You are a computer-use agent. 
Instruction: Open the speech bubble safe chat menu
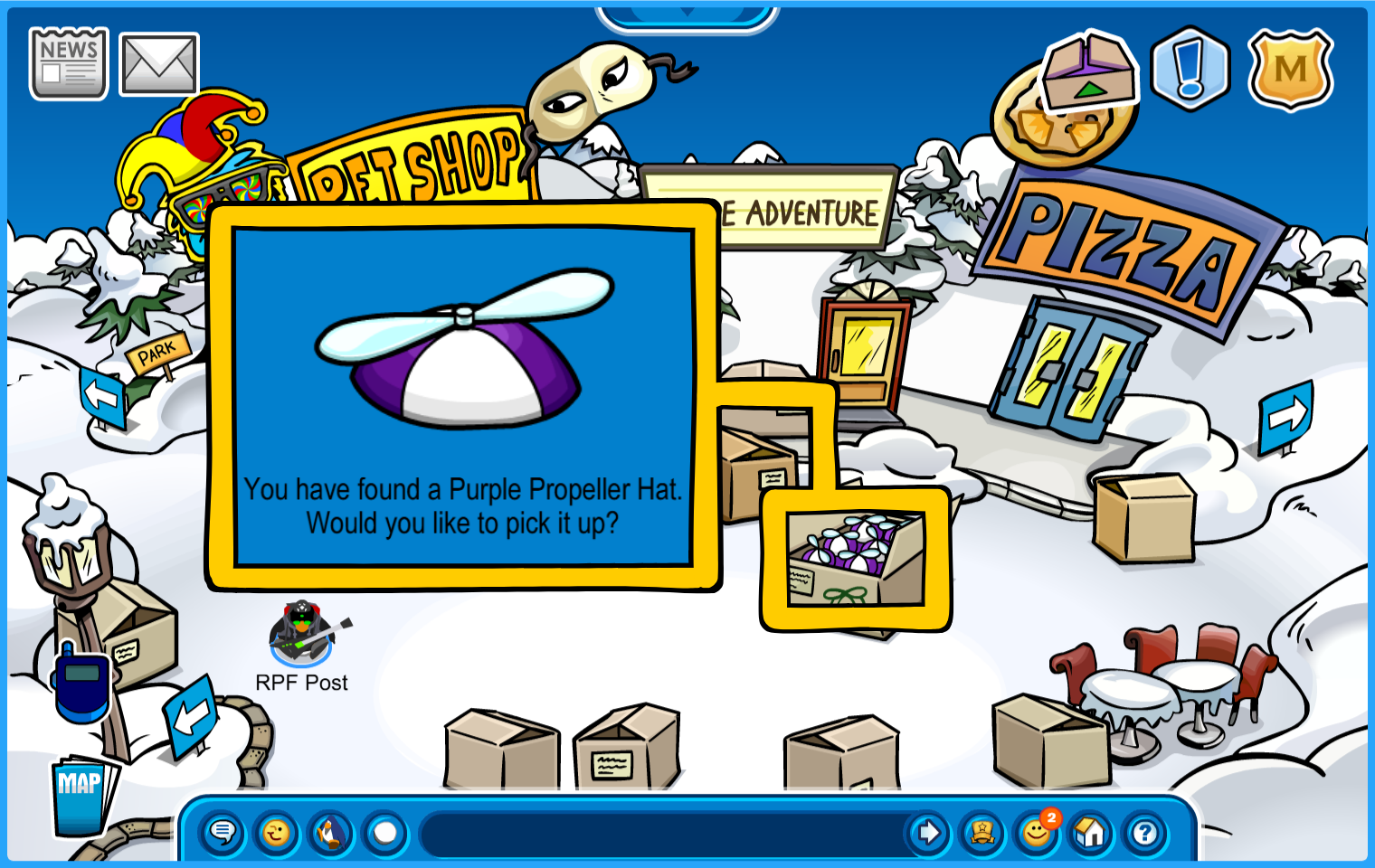(223, 832)
